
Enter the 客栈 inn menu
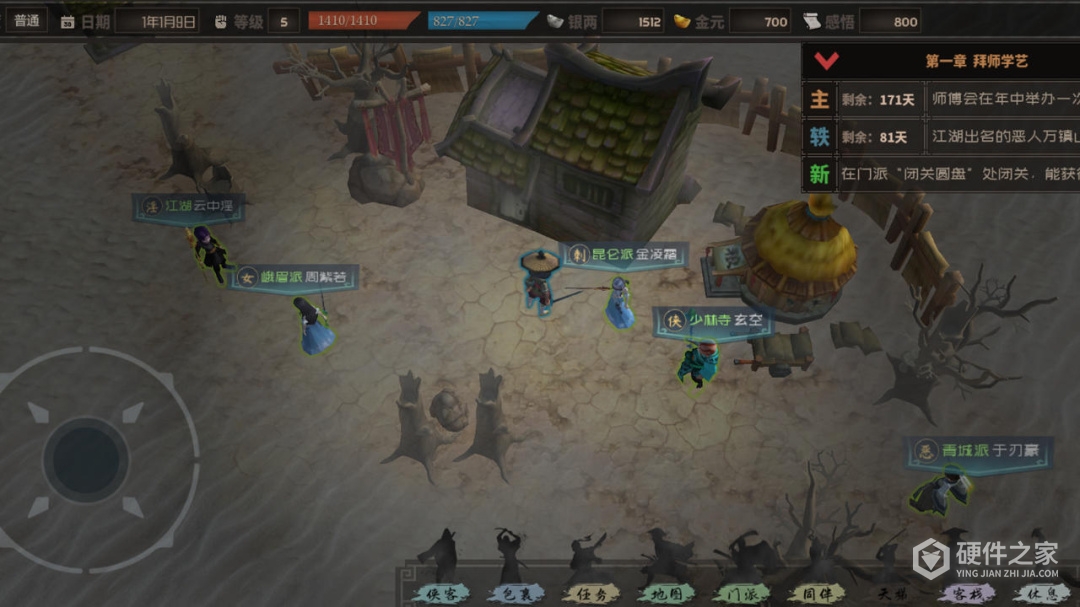click(x=963, y=591)
